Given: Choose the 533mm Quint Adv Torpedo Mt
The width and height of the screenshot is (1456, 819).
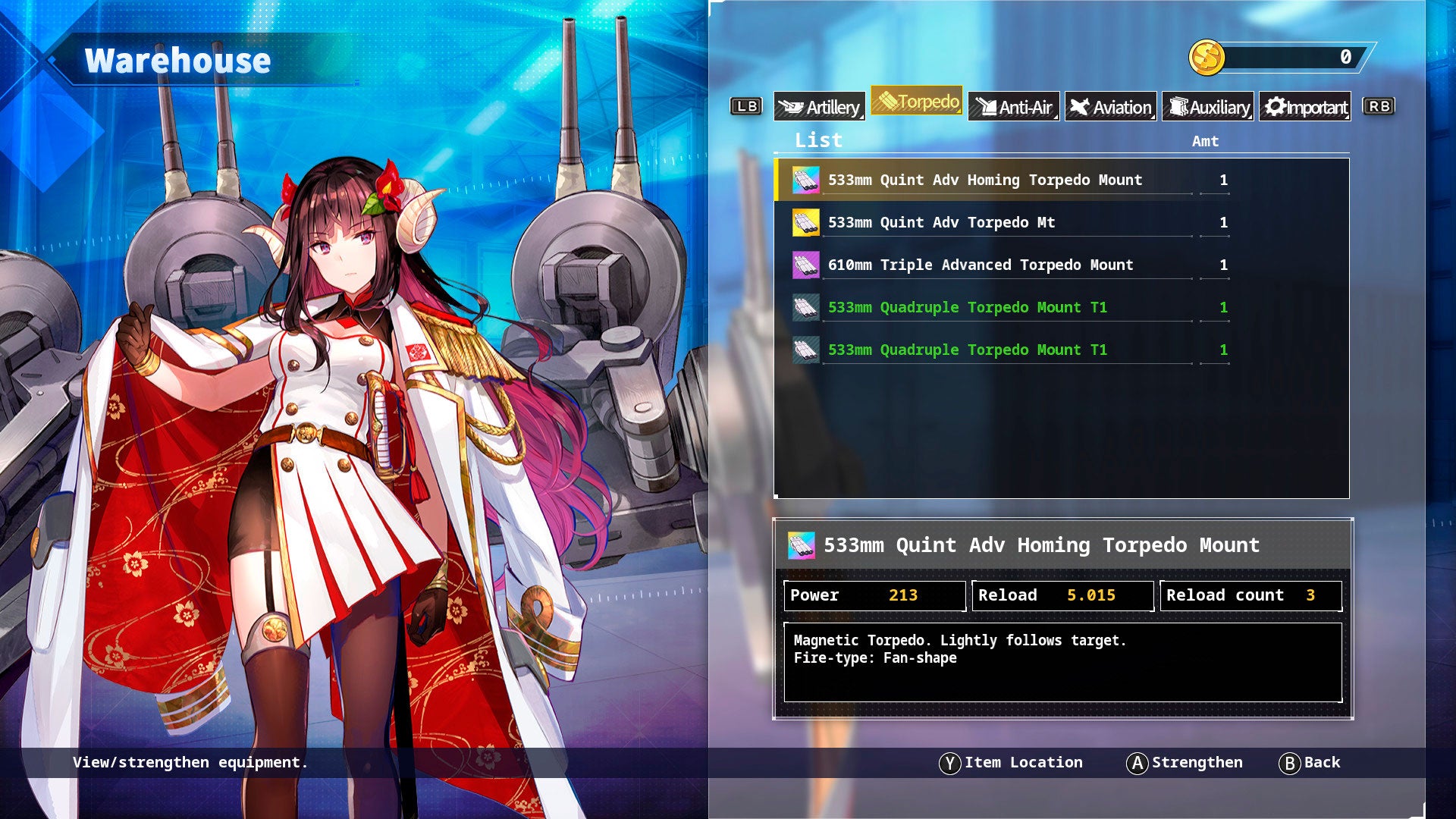Looking at the screenshot, I should pyautogui.click(x=941, y=223).
